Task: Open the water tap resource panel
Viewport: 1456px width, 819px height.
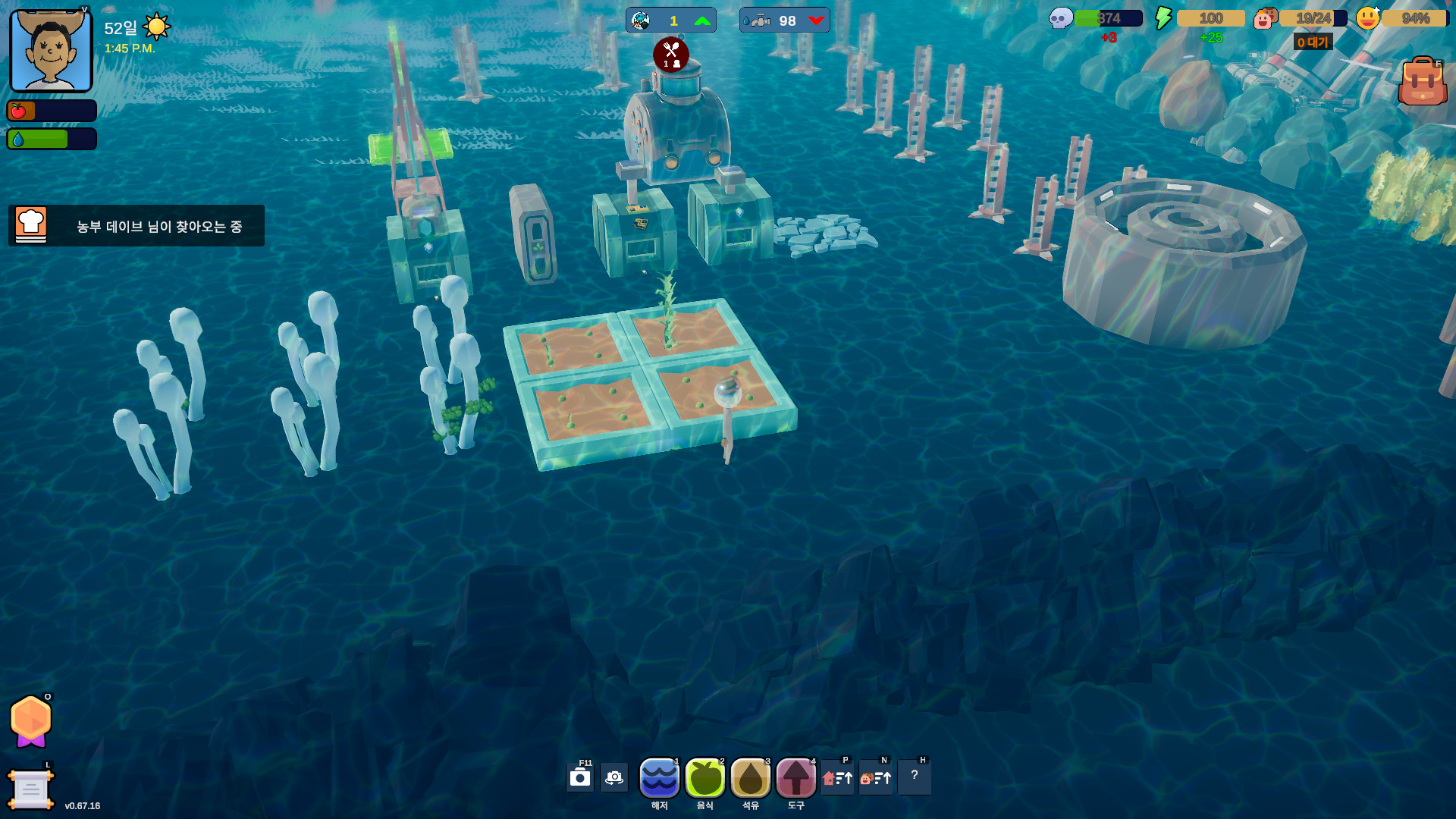Action: 784,20
